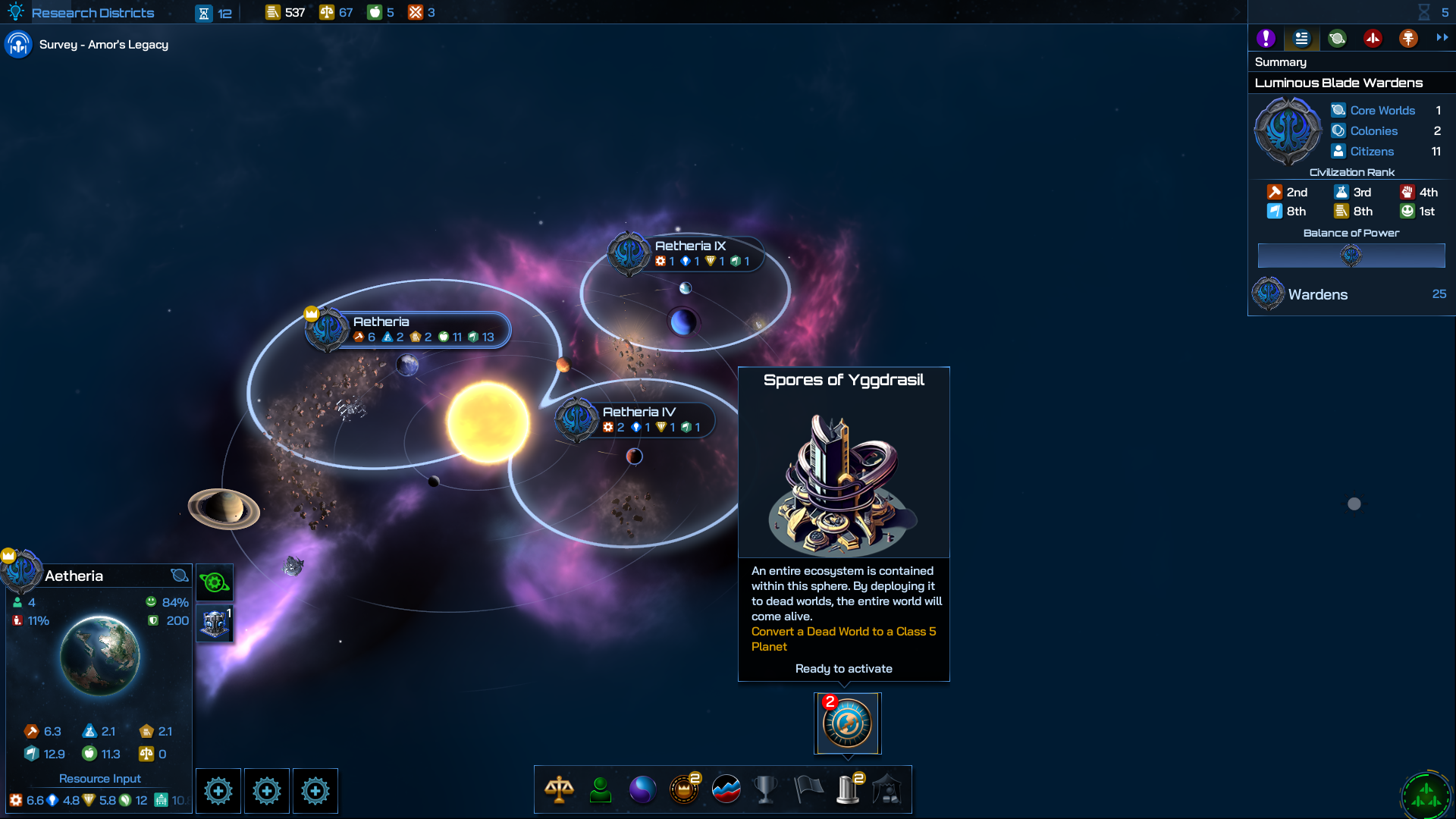Viewport: 1456px width, 819px height.
Task: Open the Research Districts research link
Action: click(93, 13)
